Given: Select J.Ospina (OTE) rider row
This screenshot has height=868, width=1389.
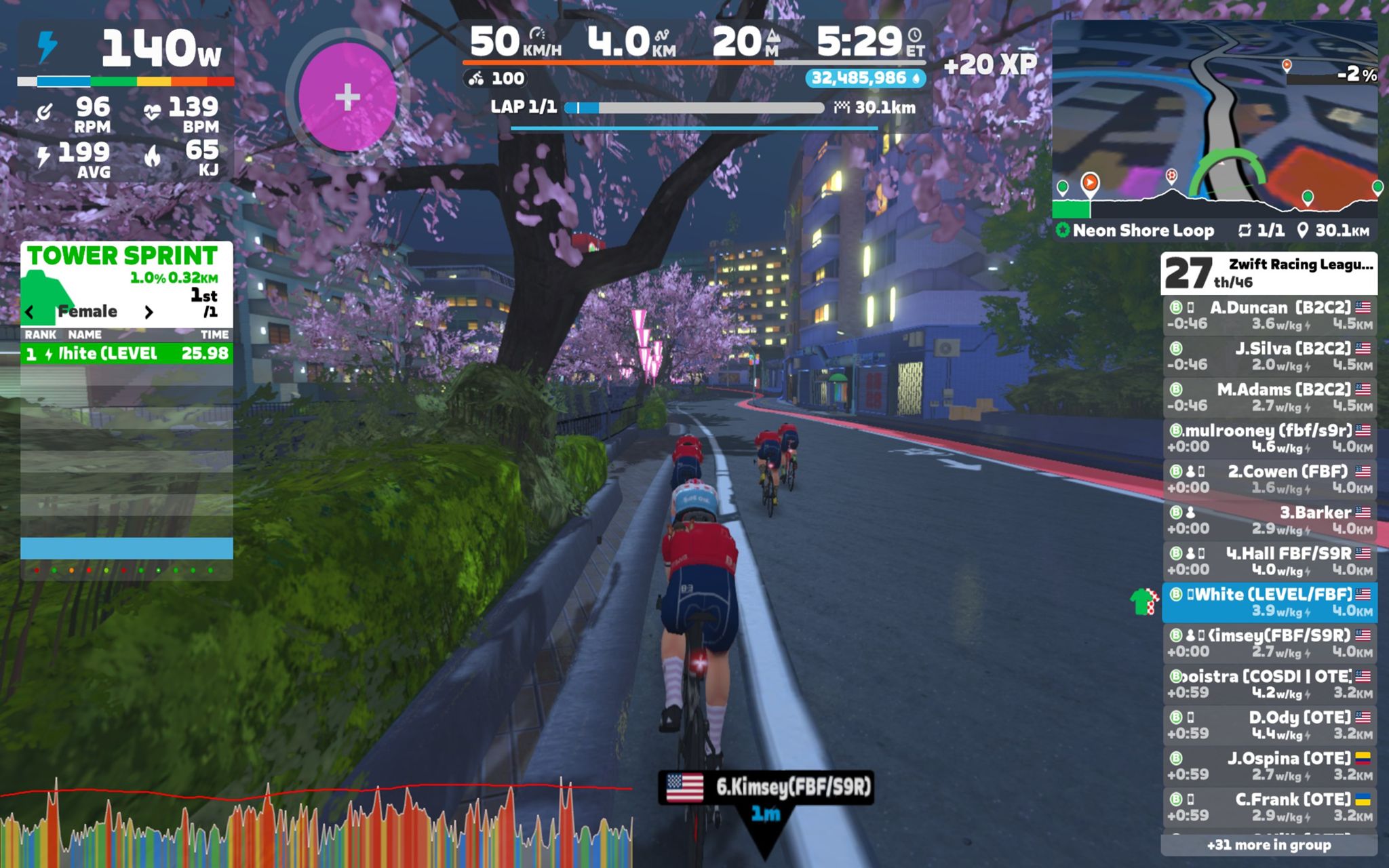Looking at the screenshot, I should point(1268,766).
